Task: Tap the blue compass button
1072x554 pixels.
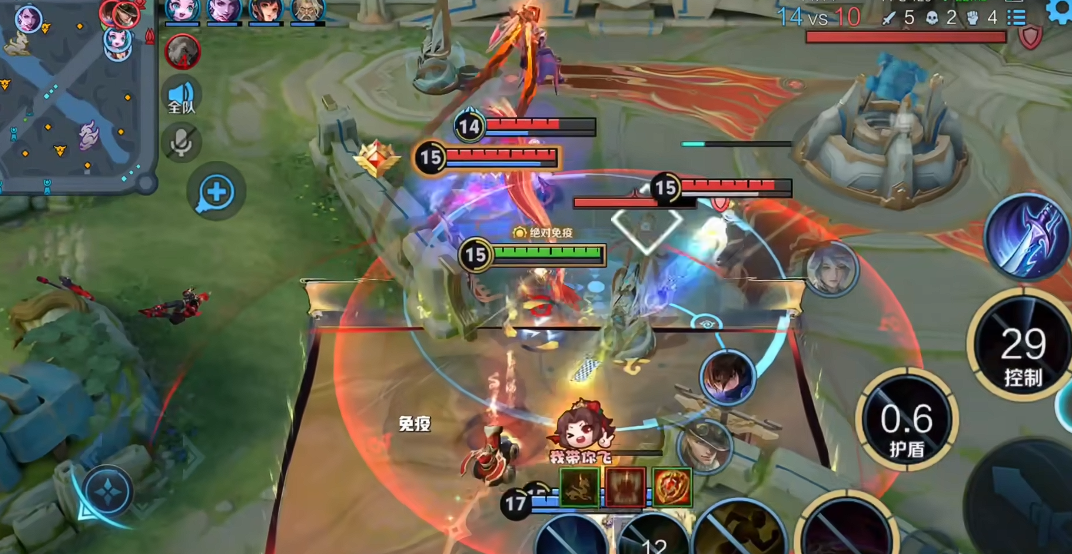Action: (x=107, y=491)
